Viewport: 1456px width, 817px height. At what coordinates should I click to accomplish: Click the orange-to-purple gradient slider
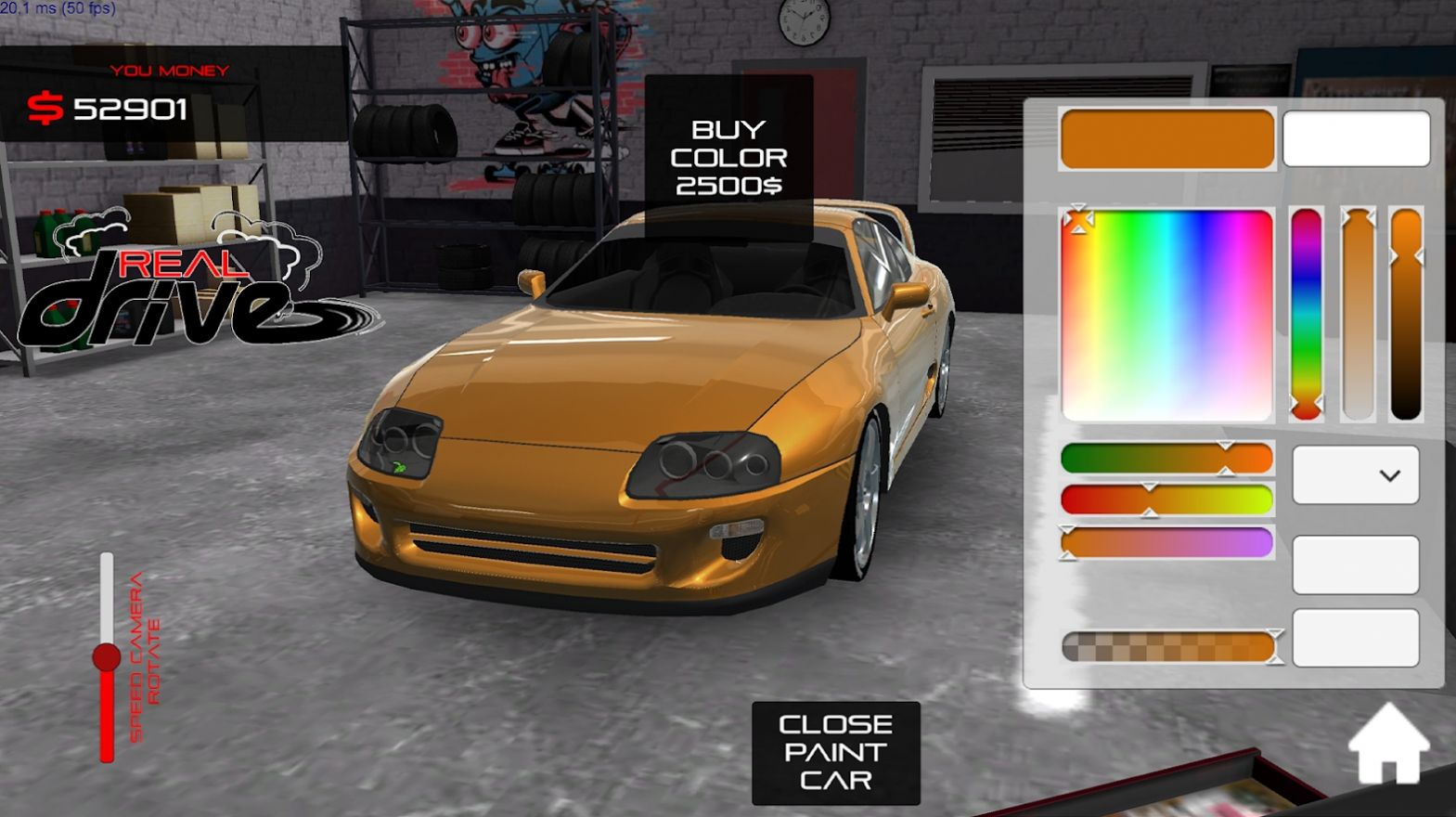coord(1167,543)
